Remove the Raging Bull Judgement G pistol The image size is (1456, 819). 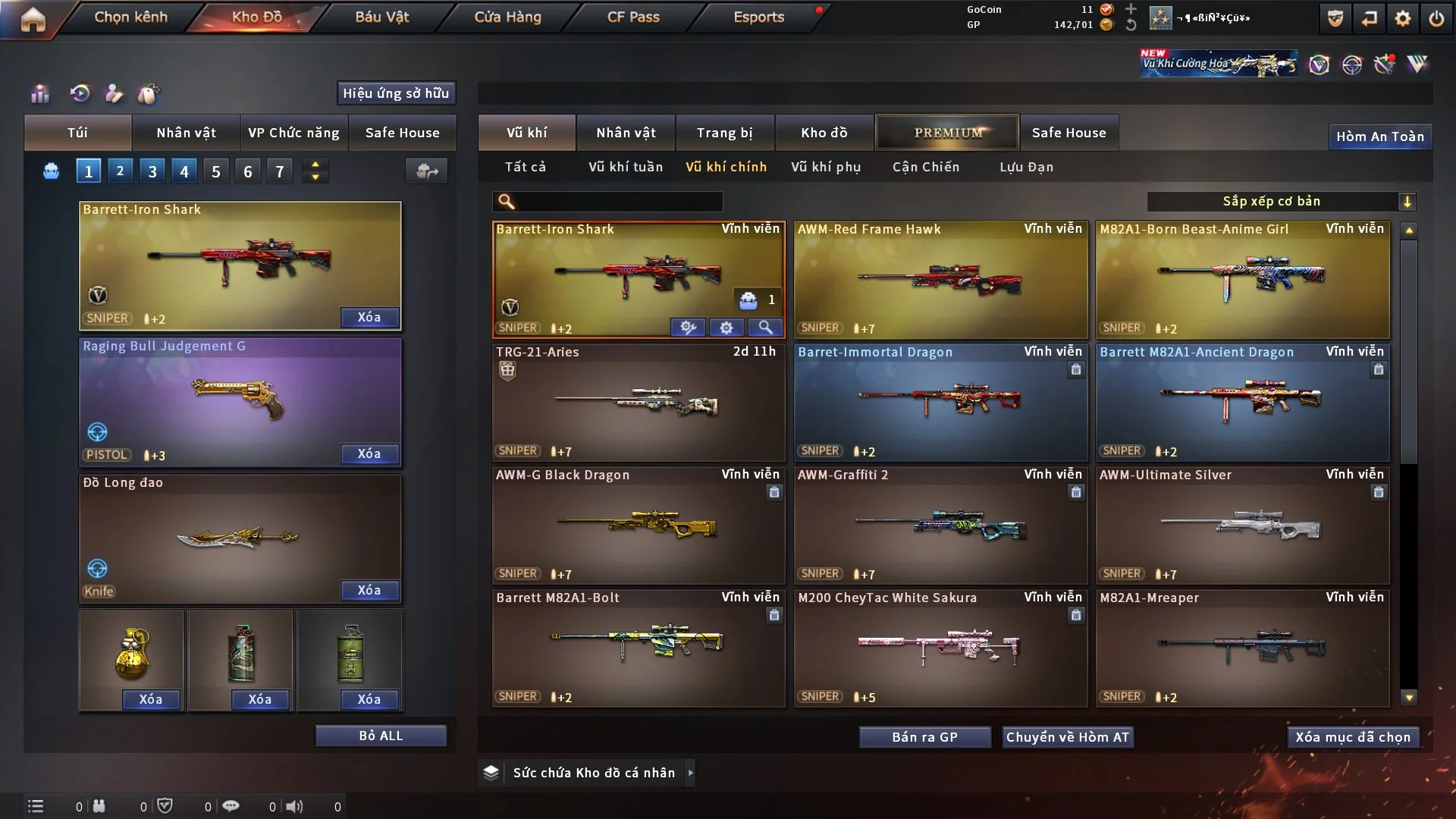369,453
